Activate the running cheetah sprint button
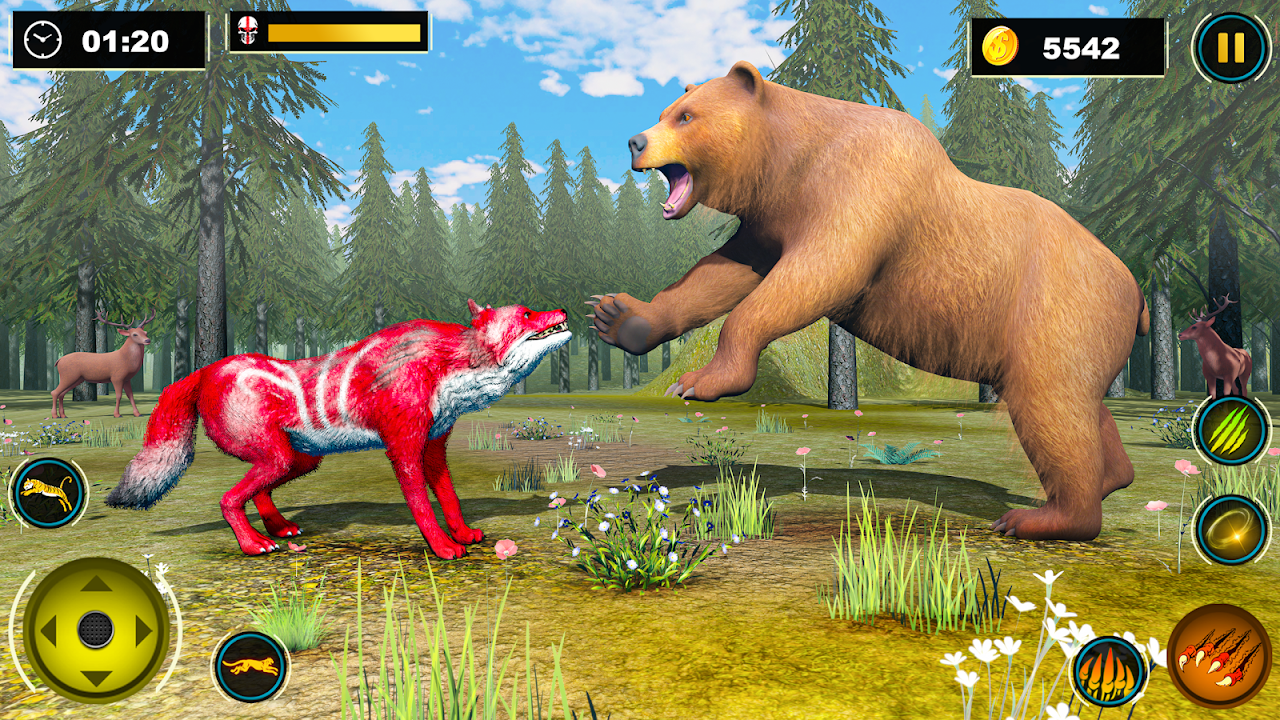 250,666
